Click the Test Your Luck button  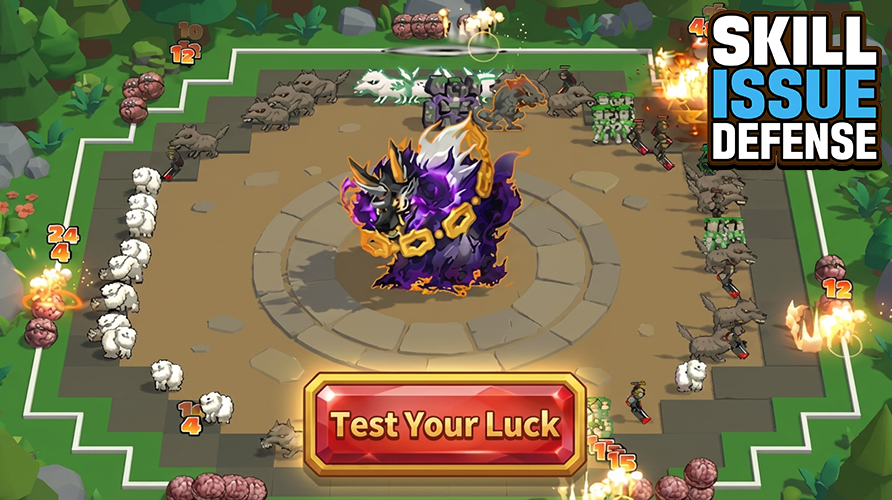[x=445, y=423]
